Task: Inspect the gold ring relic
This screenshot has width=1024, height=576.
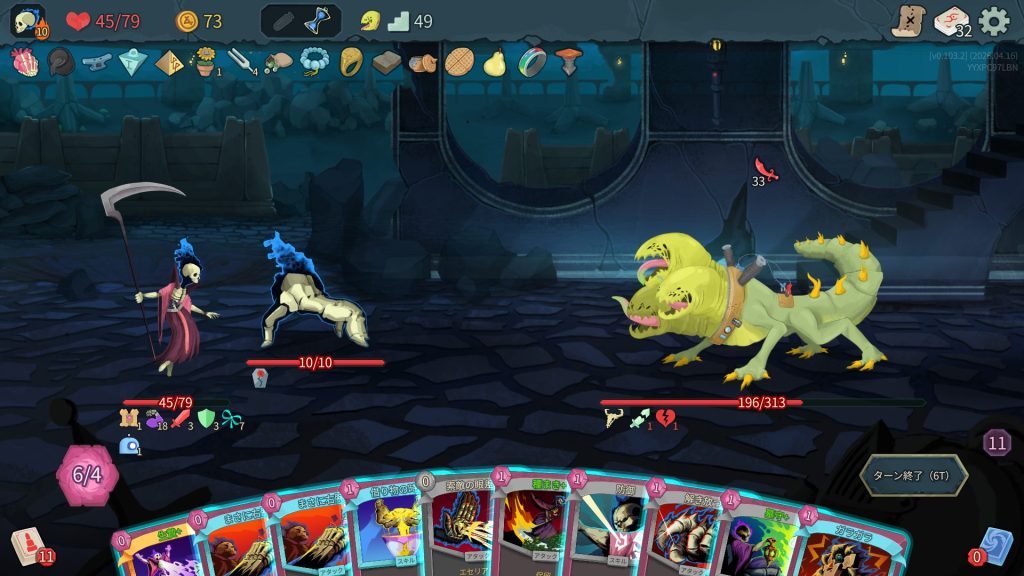Action: pyautogui.click(x=351, y=62)
